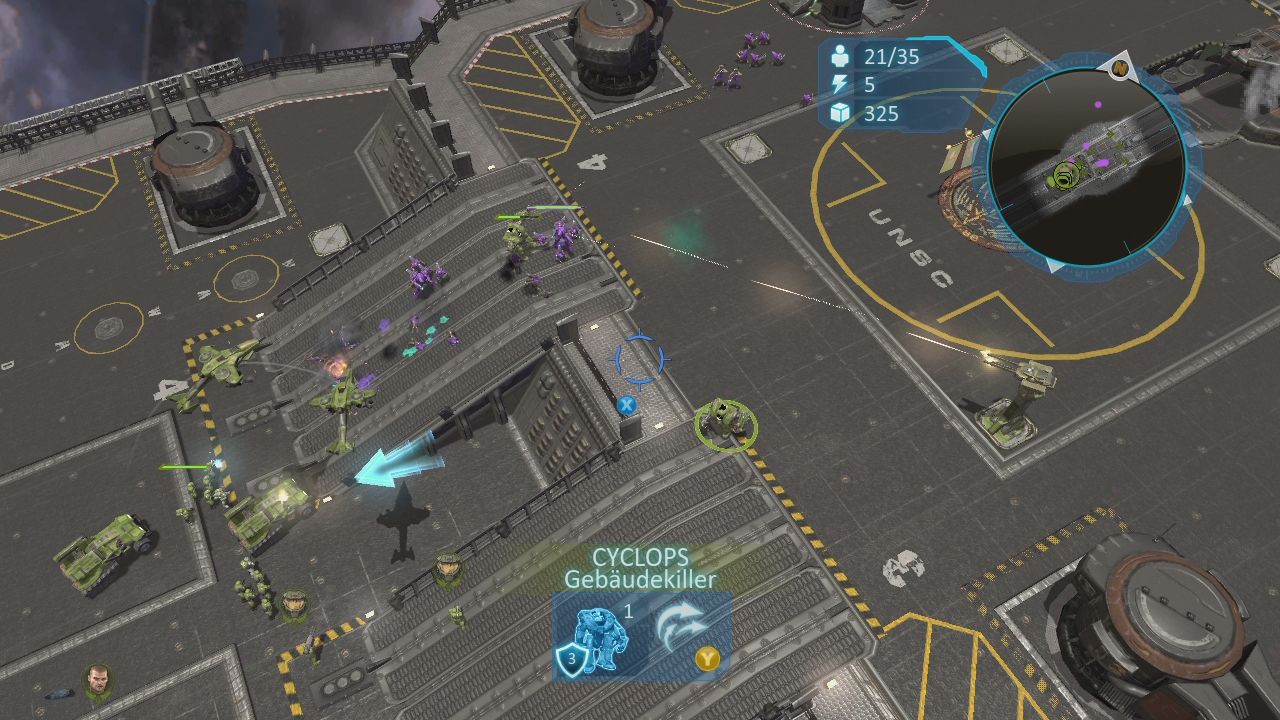
Task: Click the top-right minimap rotation arrow
Action: [1187, 198]
